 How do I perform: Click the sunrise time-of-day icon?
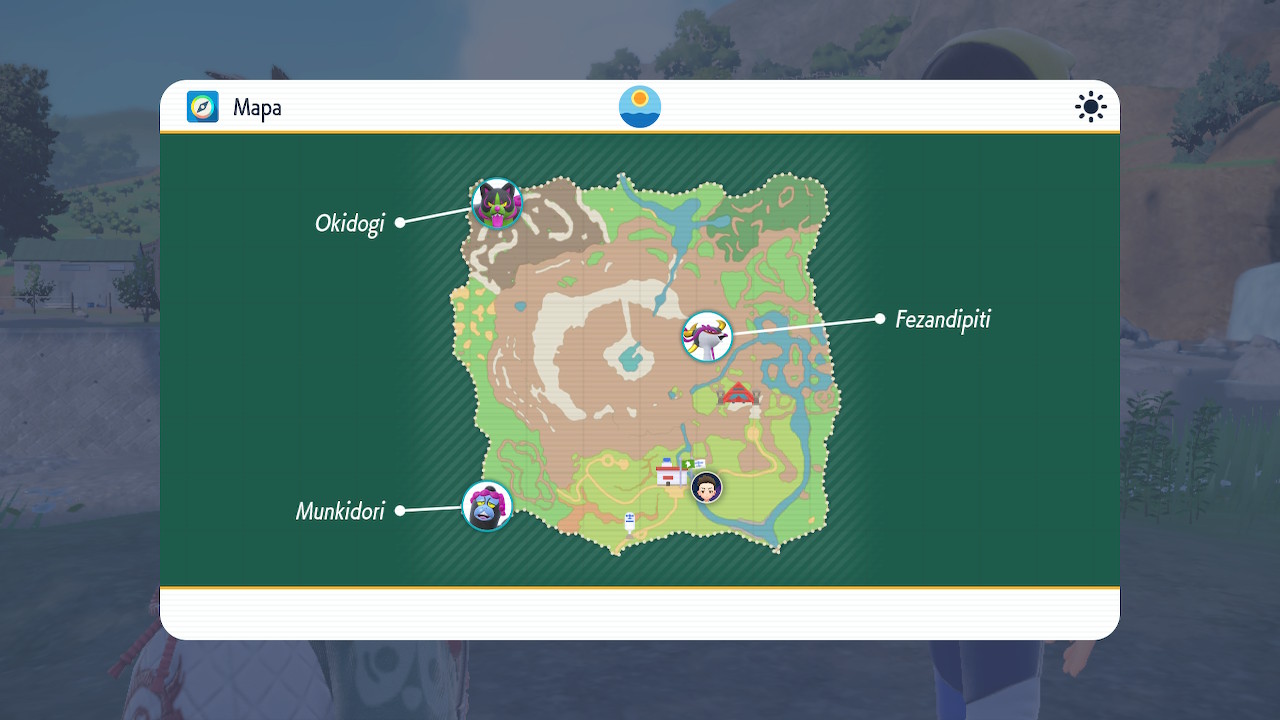(640, 107)
